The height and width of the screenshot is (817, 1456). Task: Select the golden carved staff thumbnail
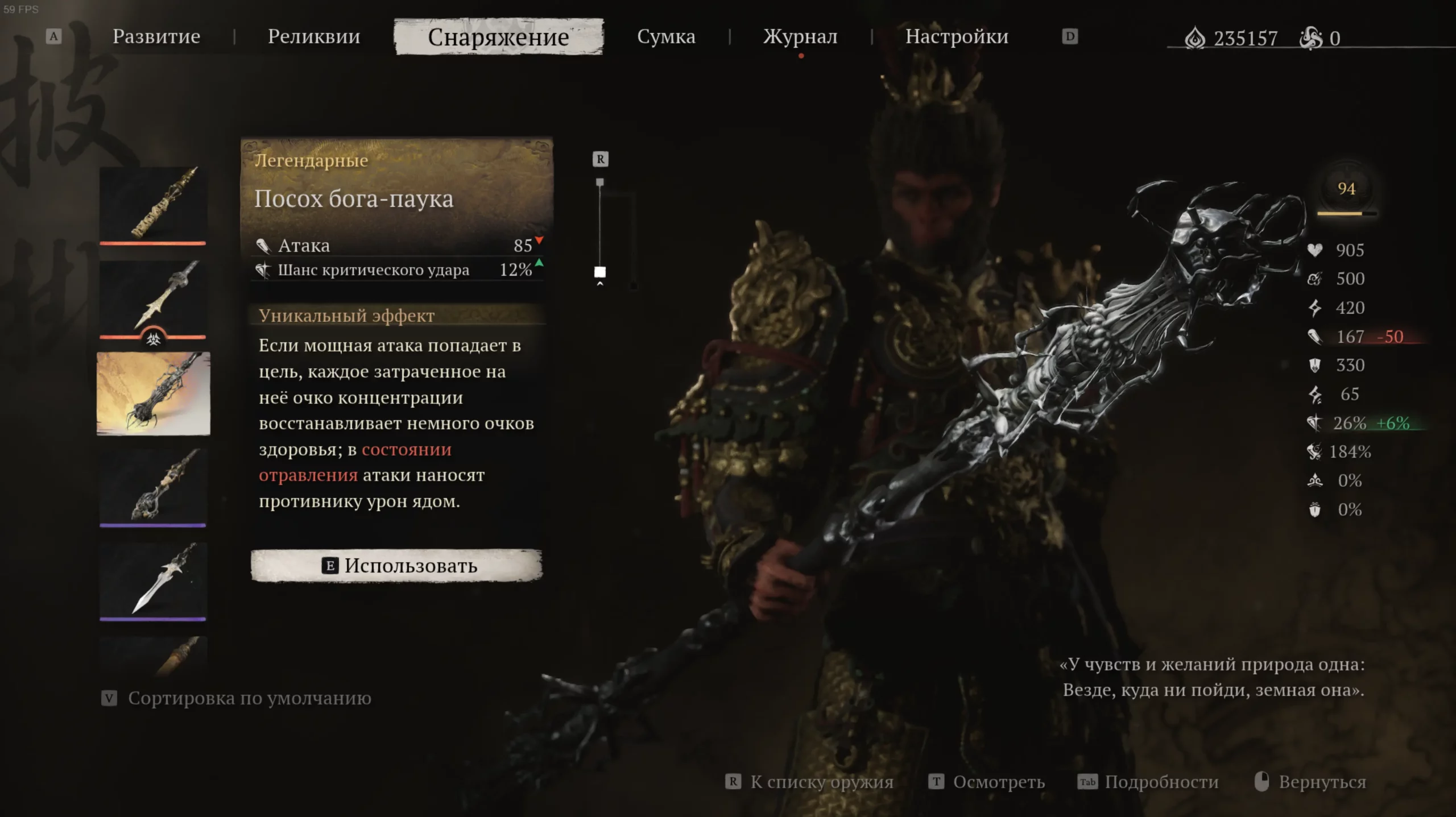153,204
